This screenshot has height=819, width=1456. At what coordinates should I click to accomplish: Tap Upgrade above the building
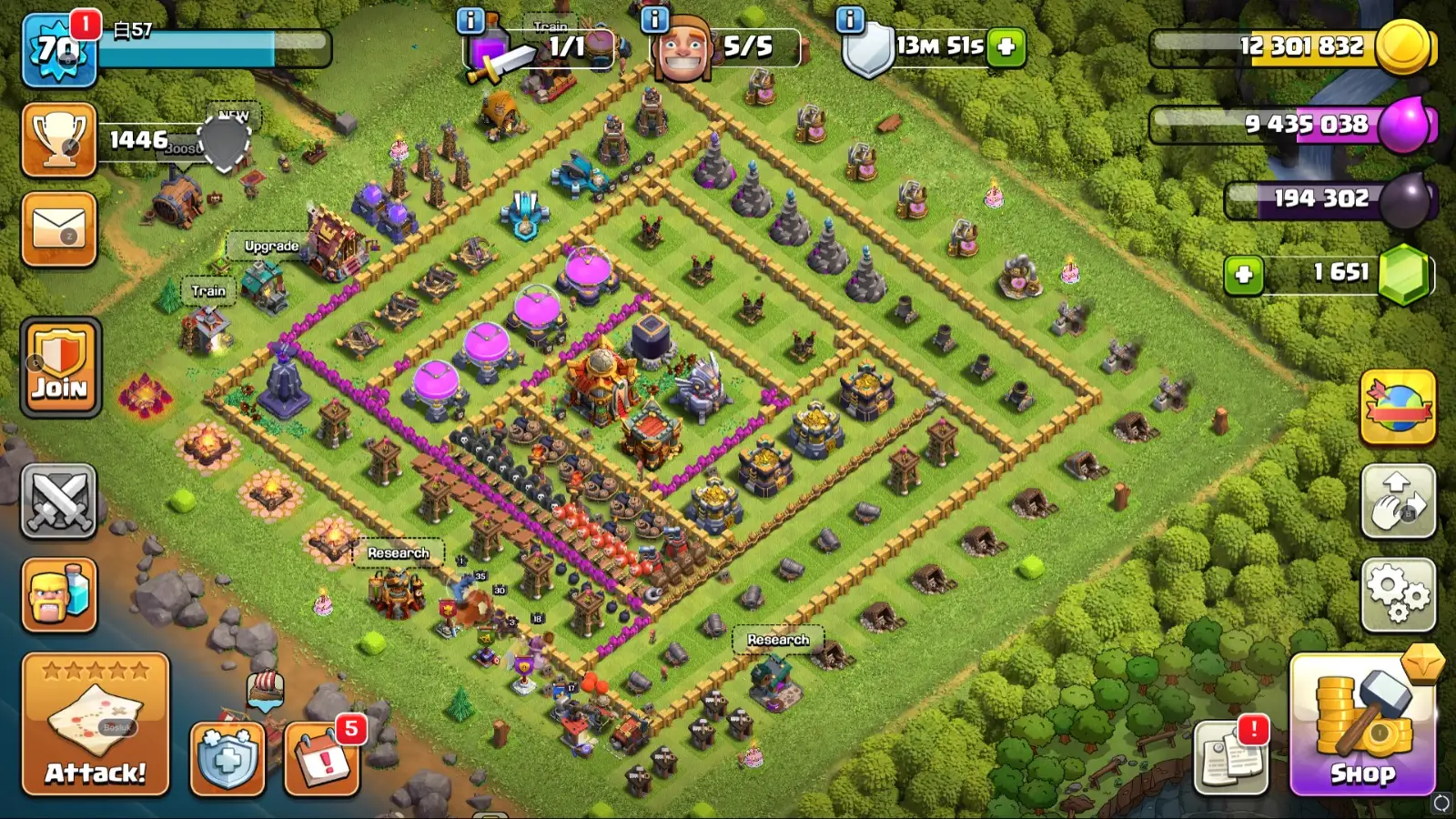(x=270, y=246)
